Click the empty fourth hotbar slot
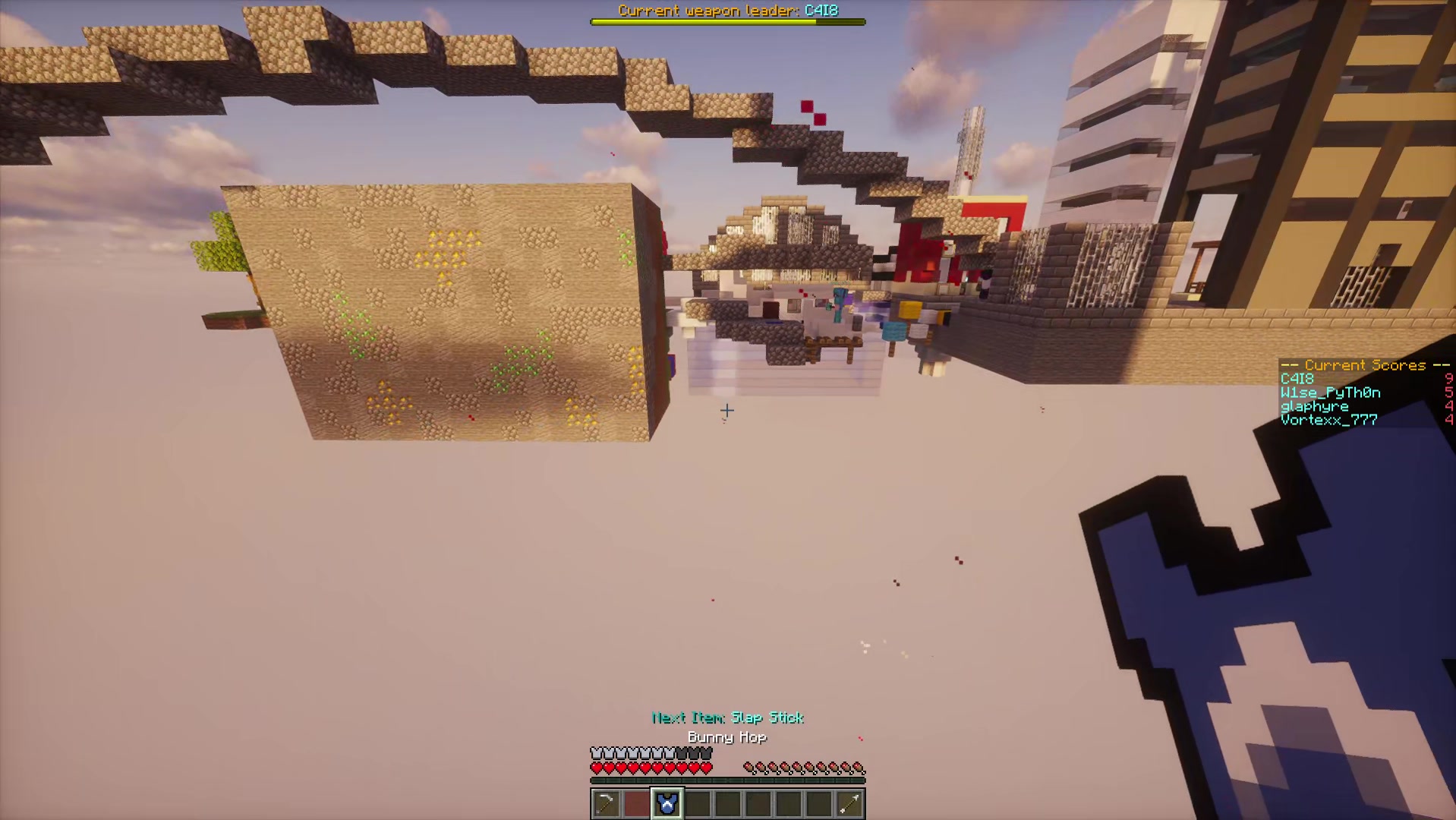1456x820 pixels. (697, 804)
